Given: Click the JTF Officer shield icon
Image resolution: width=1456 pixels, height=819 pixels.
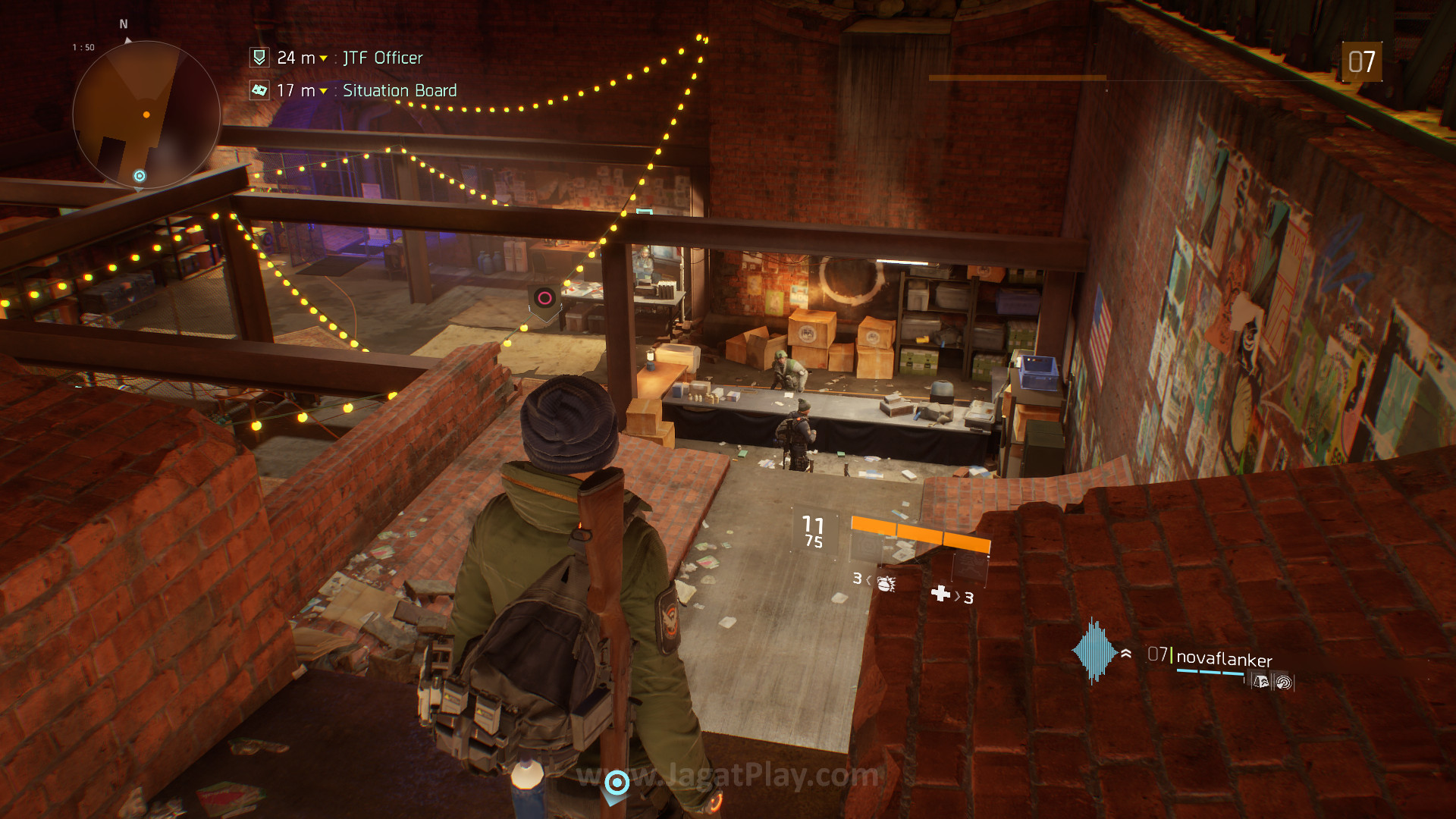Looking at the screenshot, I should 259,58.
